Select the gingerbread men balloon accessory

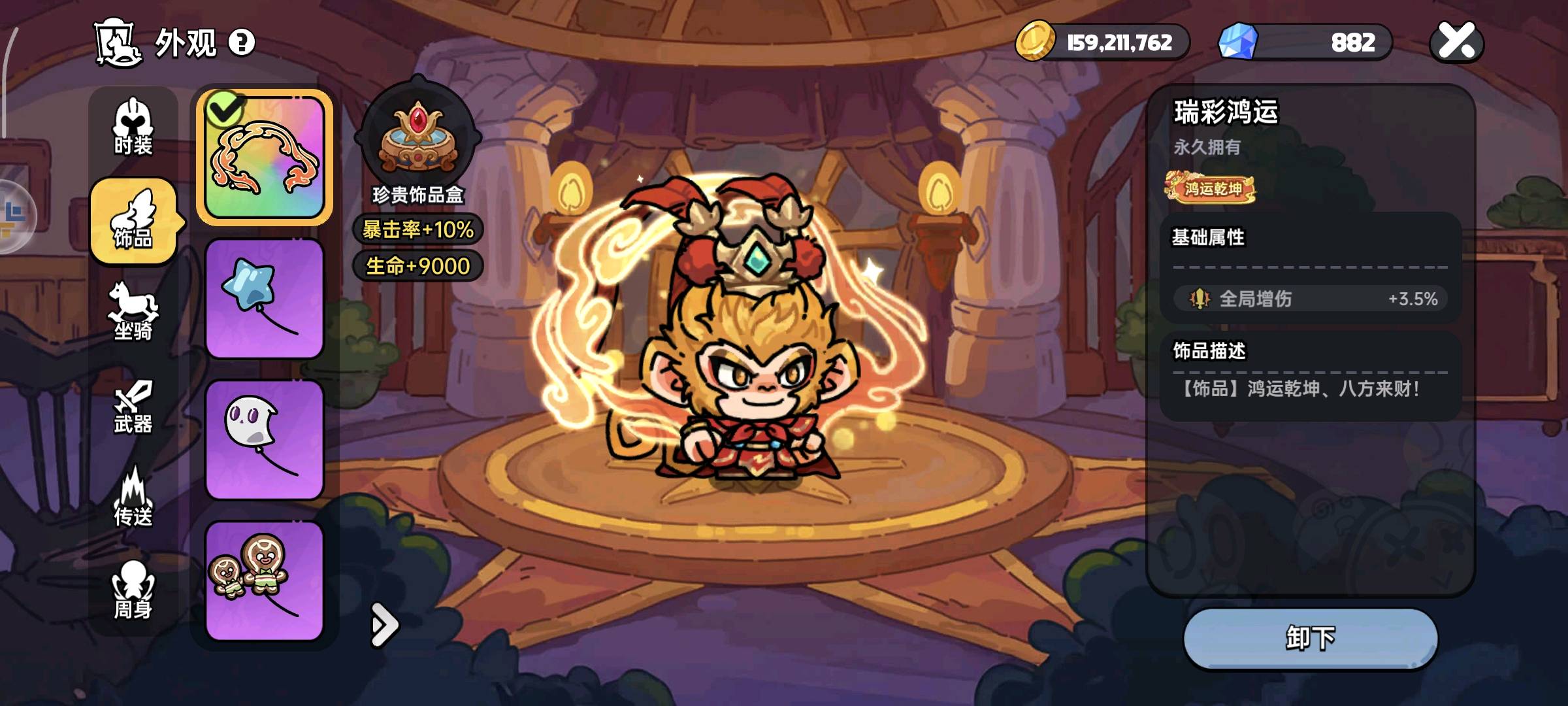(265, 580)
